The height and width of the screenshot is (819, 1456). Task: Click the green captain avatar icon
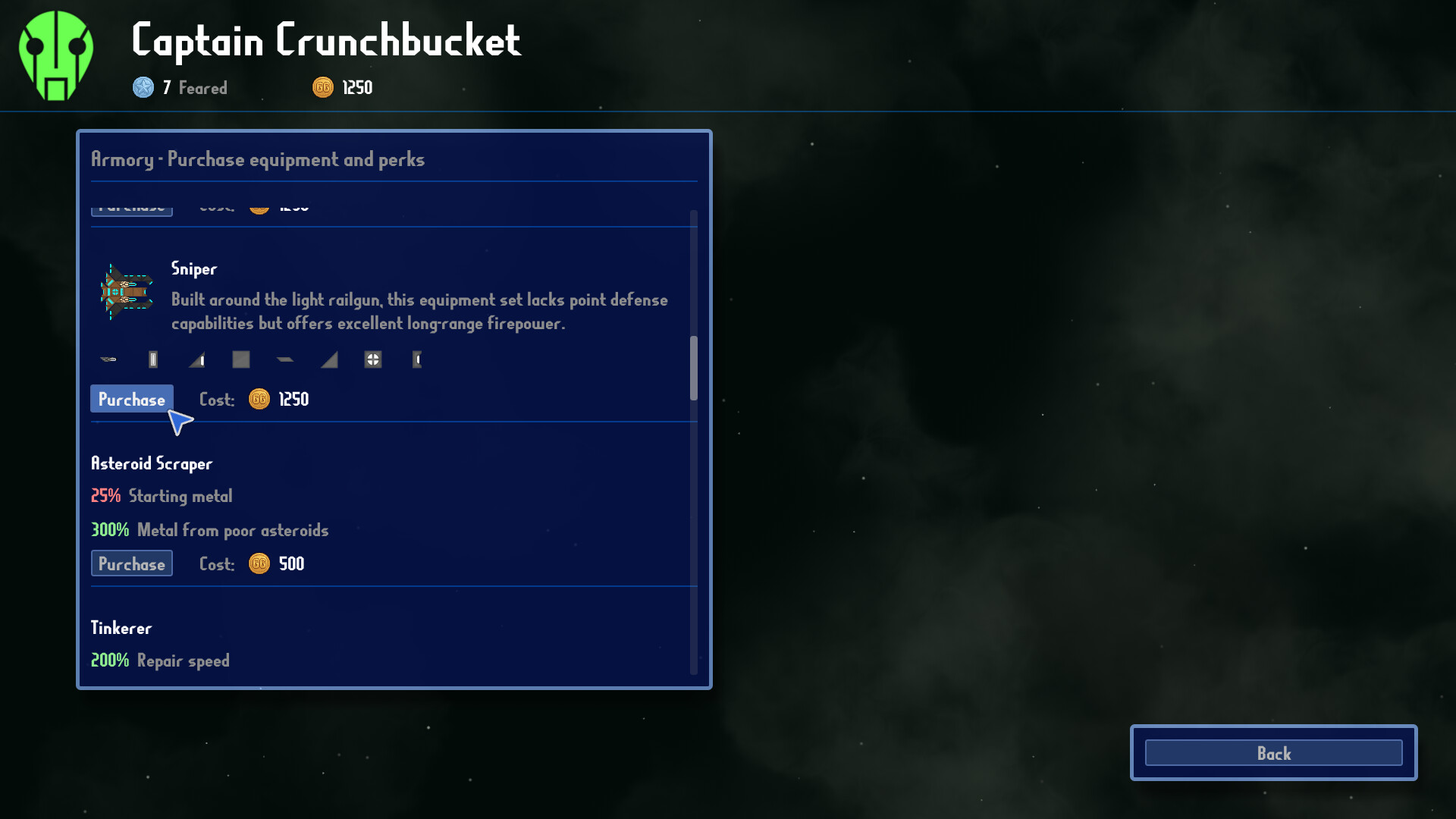pyautogui.click(x=55, y=53)
